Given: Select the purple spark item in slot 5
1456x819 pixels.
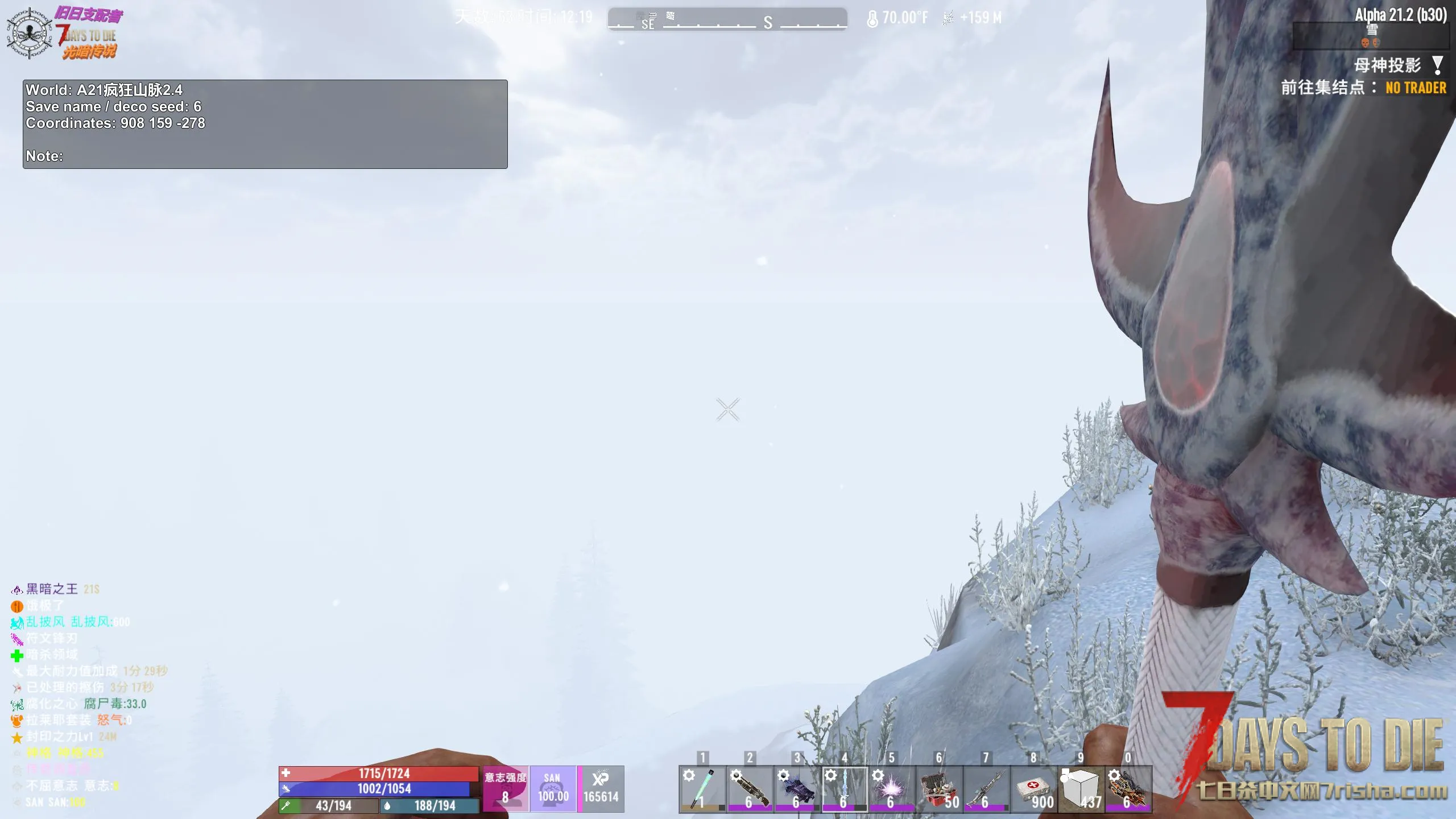Looking at the screenshot, I should pos(891,789).
